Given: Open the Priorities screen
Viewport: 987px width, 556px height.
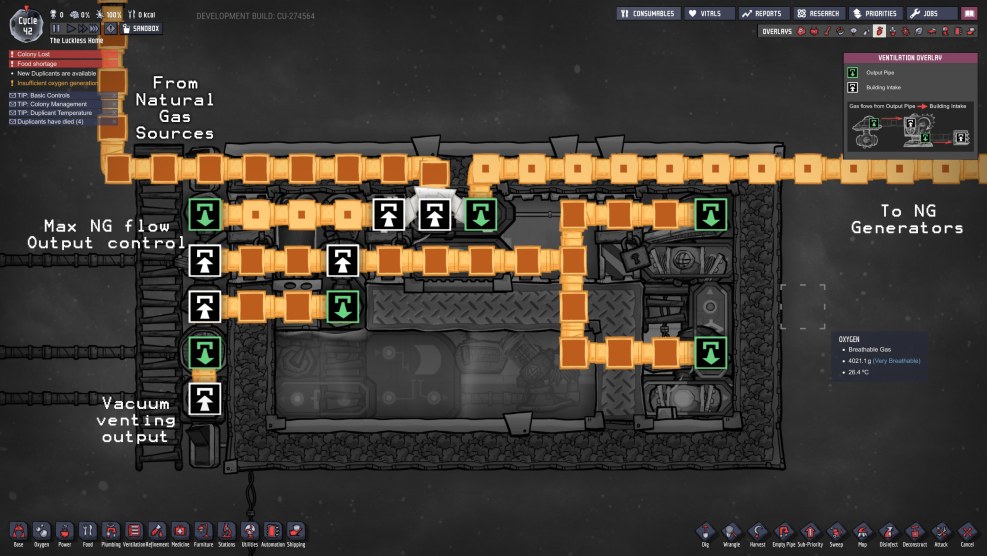Looking at the screenshot, I should point(875,14).
